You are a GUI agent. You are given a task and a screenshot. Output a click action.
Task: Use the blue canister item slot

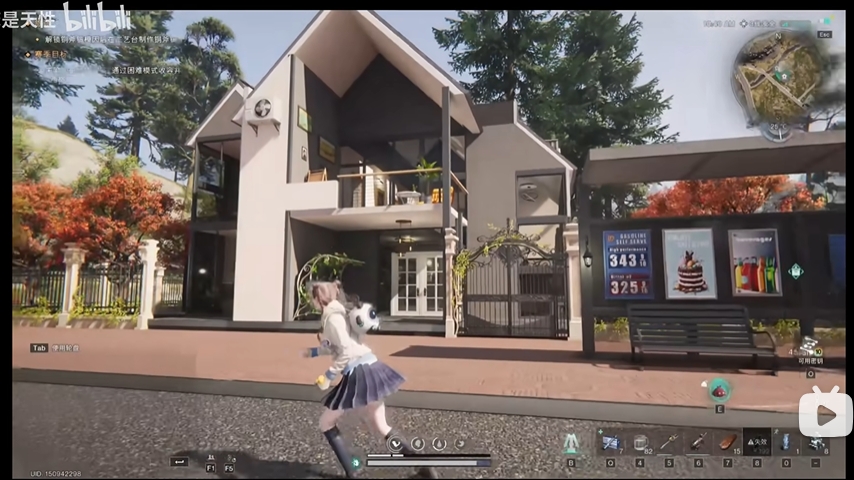pyautogui.click(x=786, y=441)
